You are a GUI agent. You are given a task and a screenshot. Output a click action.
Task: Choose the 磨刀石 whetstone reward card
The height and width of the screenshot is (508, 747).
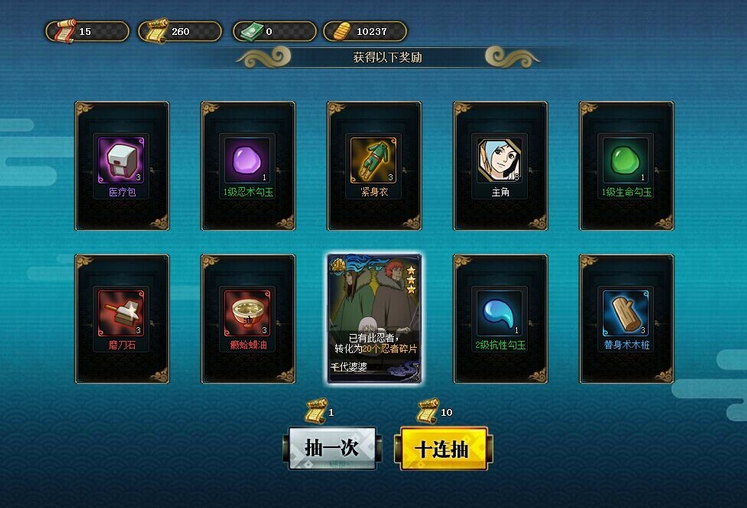coord(122,318)
